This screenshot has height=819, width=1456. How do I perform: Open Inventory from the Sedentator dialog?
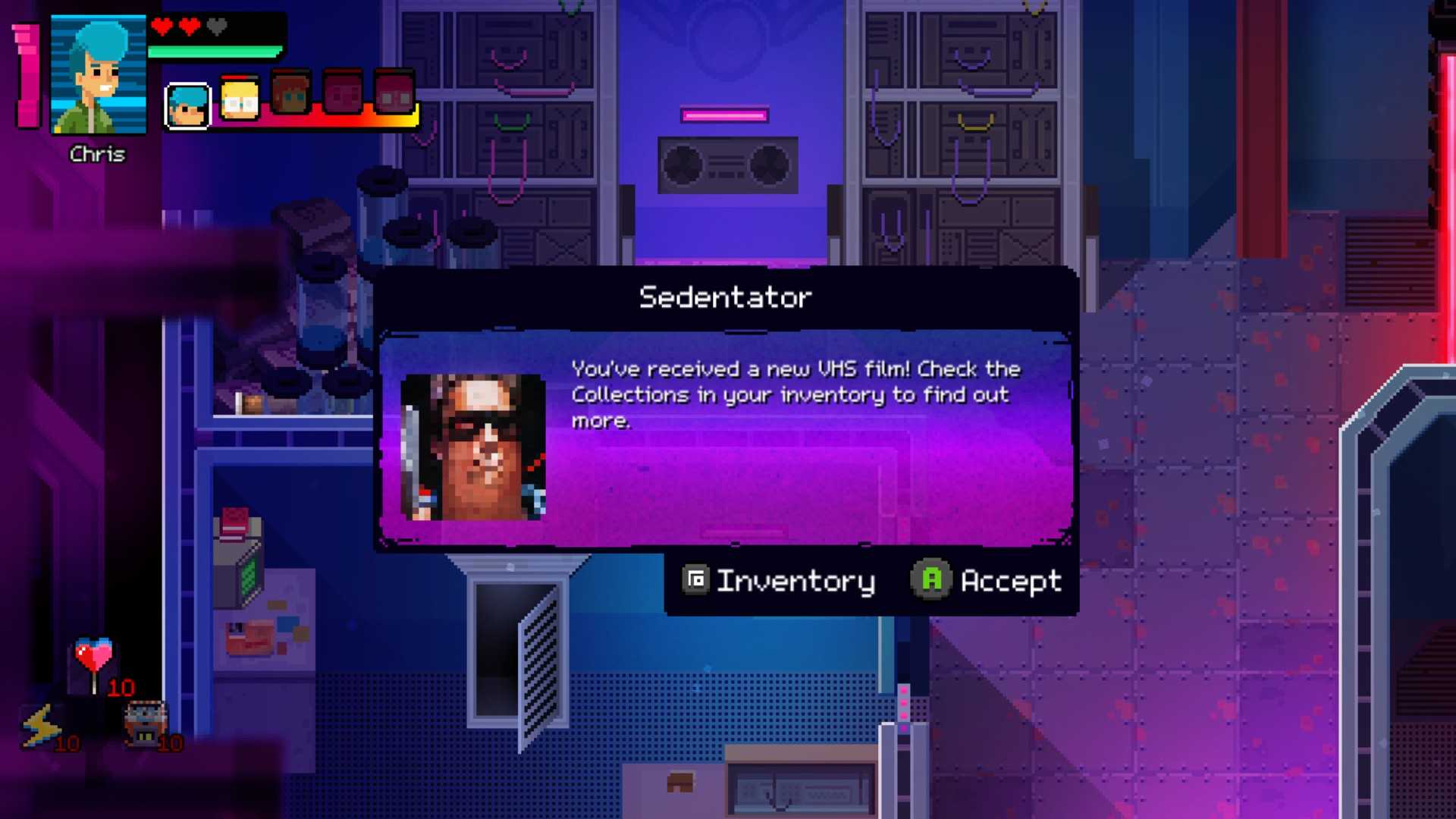tap(779, 581)
